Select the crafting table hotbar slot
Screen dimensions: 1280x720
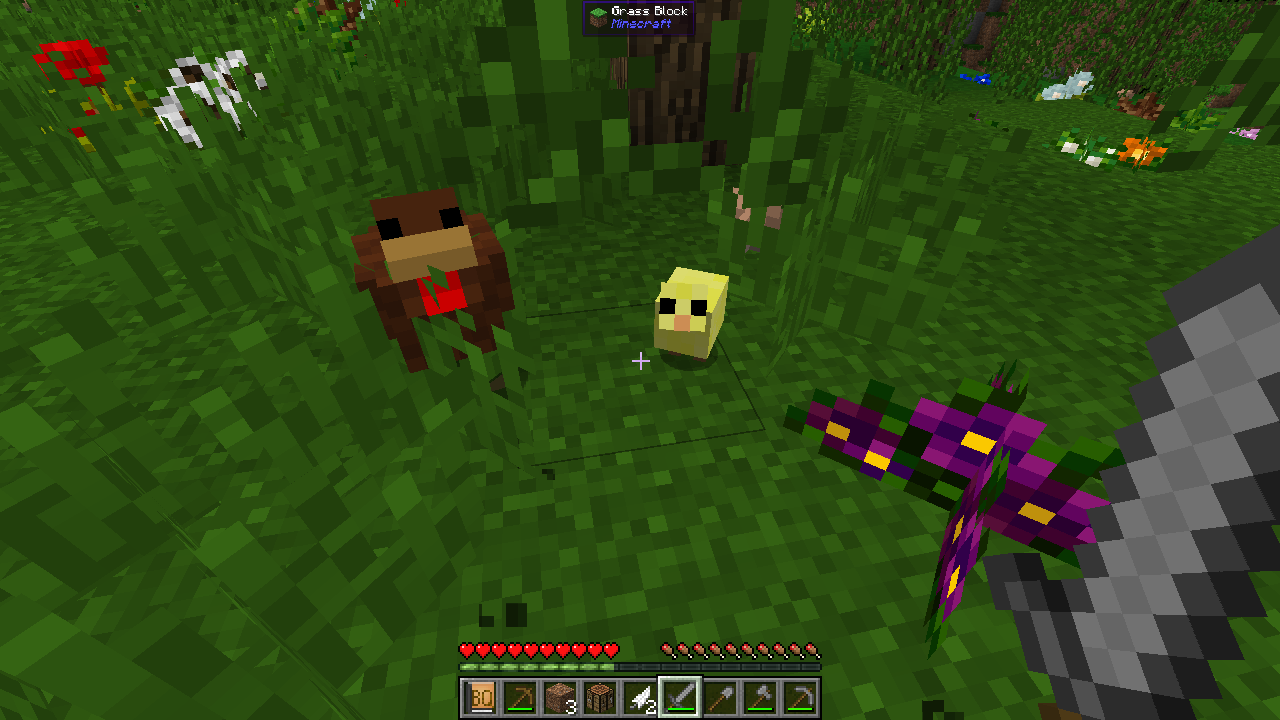[600, 698]
